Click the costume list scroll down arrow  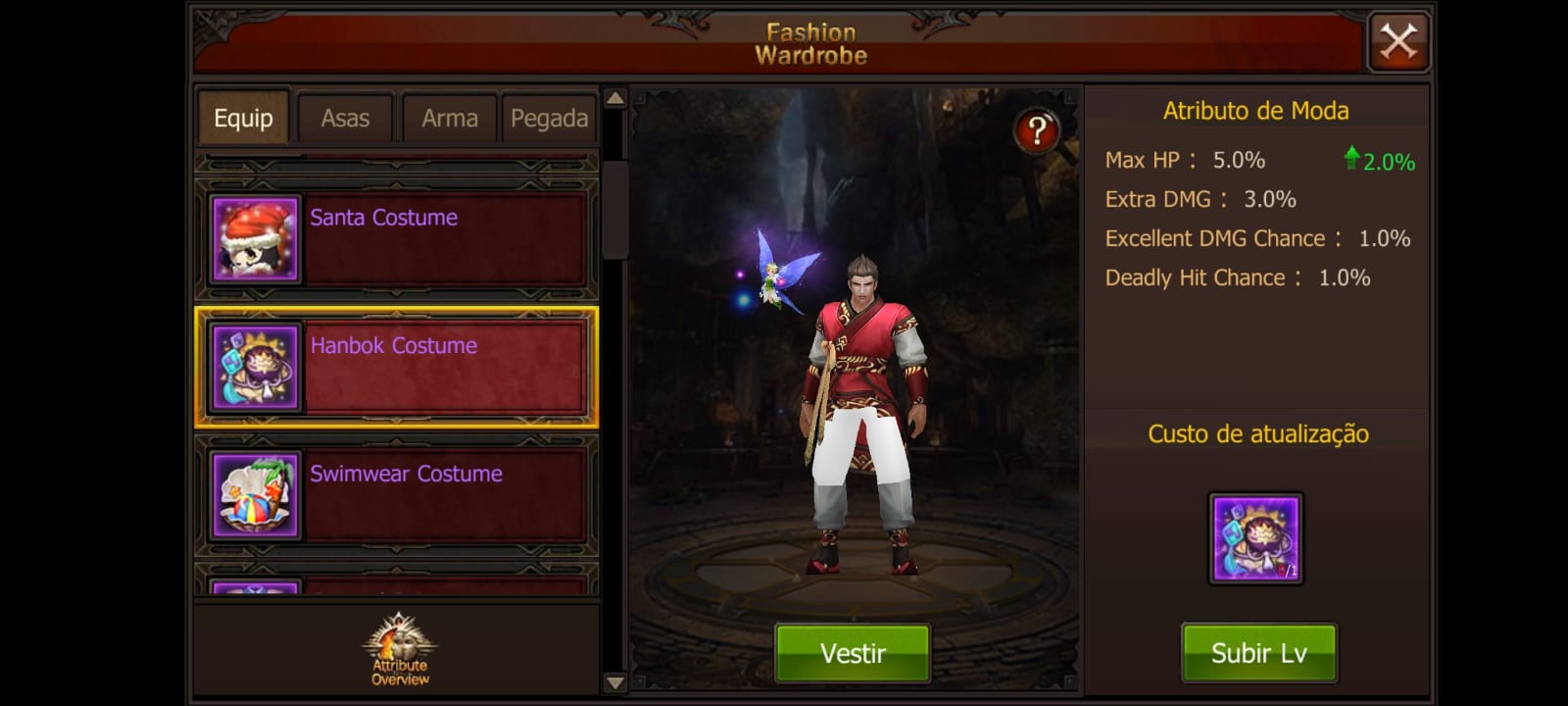click(x=615, y=682)
